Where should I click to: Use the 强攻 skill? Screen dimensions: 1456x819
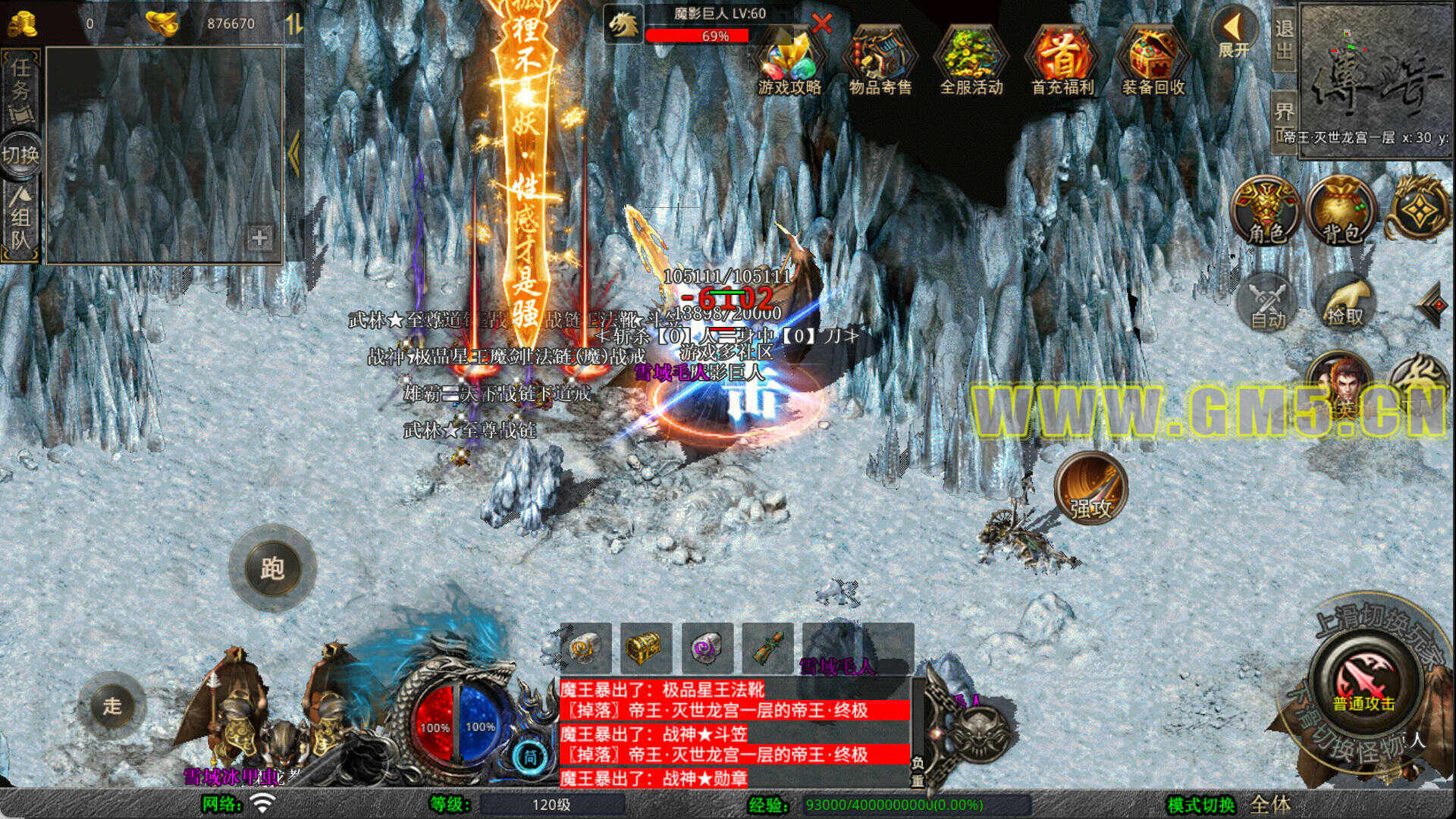coord(1090,489)
